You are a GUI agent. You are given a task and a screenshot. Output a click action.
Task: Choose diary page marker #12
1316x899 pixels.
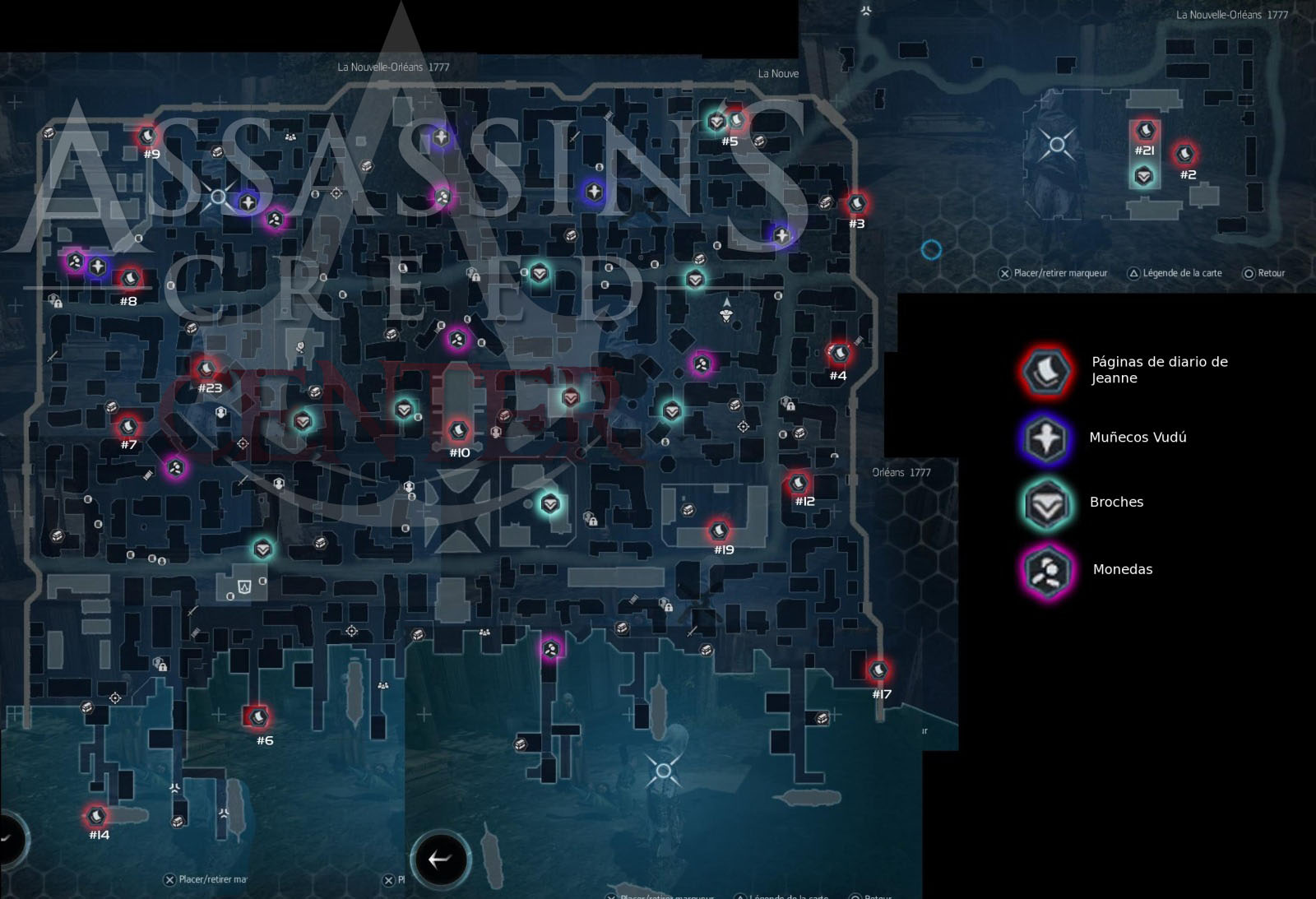coord(799,483)
